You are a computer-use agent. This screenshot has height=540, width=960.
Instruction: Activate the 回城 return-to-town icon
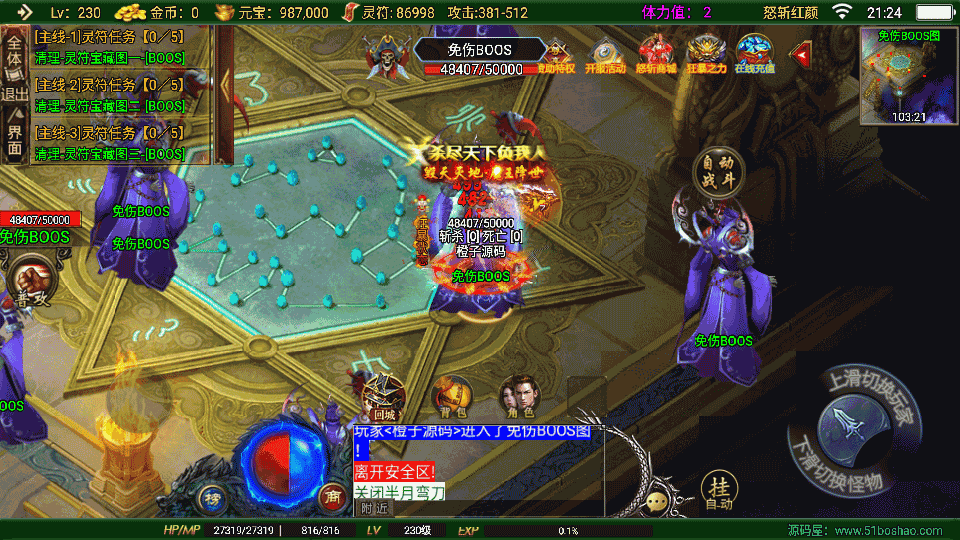point(383,396)
